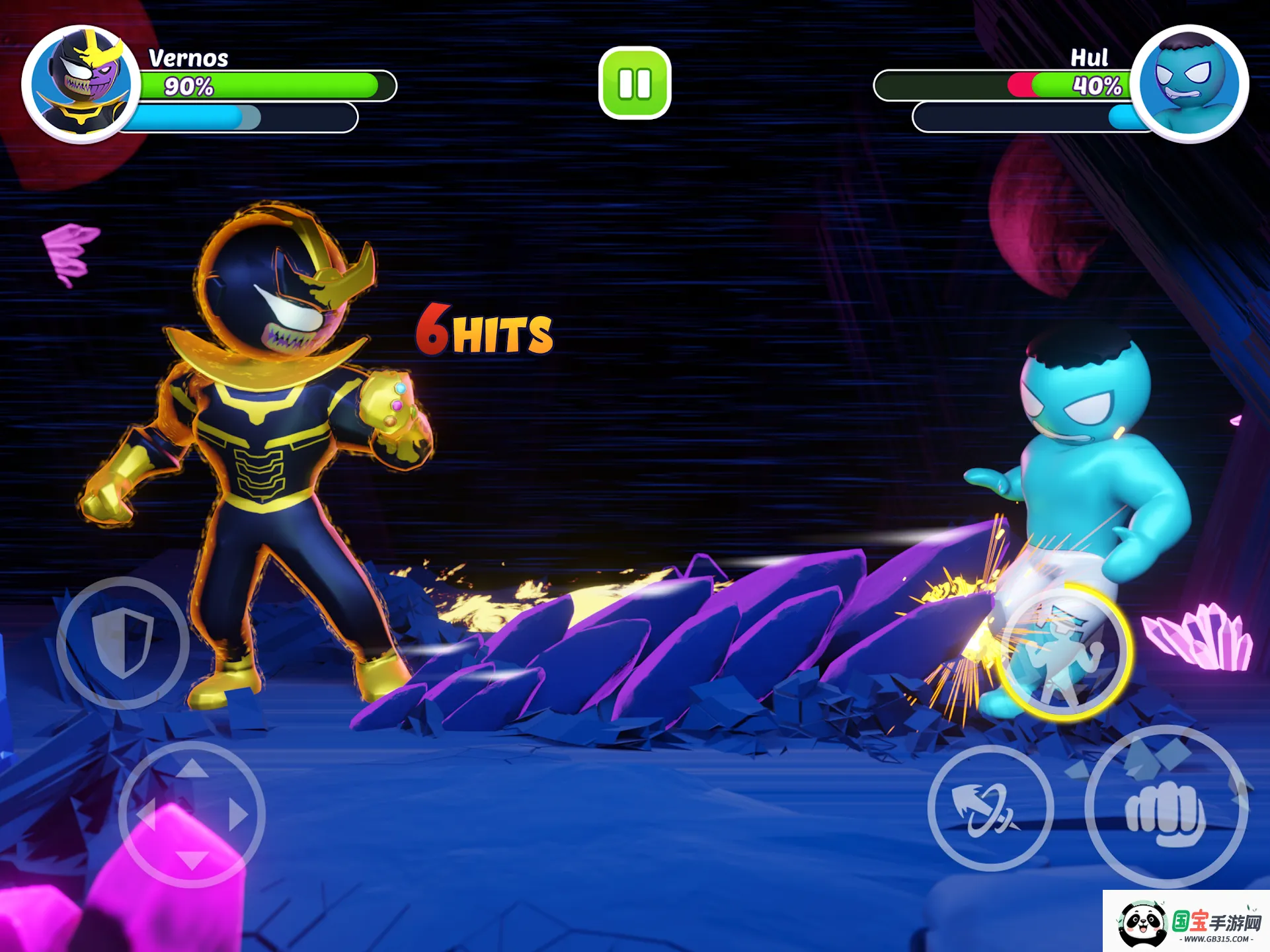Screen dimensions: 1270x952
Task: Use the dash kick skill button
Action: (990, 808)
